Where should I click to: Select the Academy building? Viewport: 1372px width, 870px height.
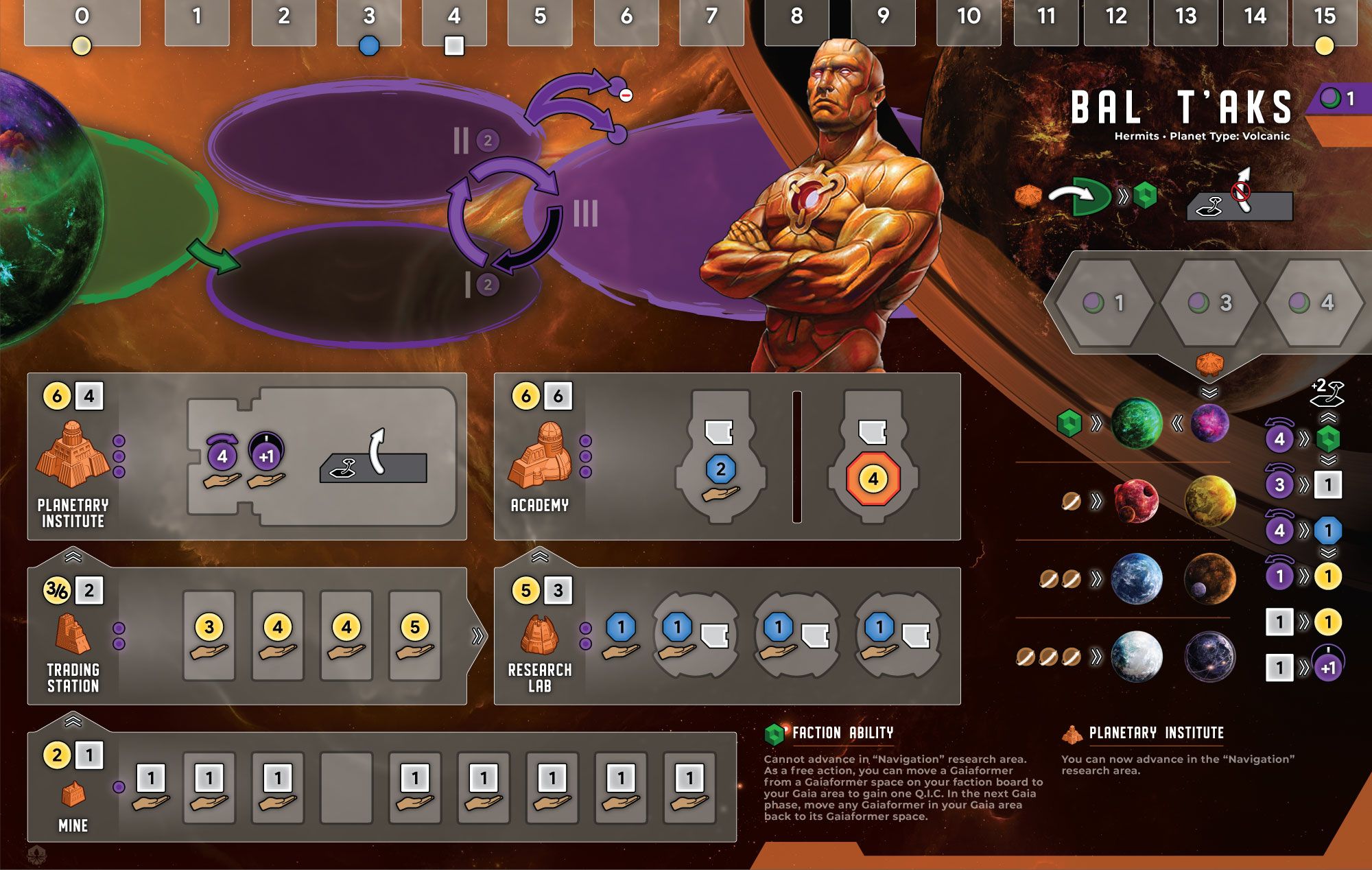tap(540, 456)
